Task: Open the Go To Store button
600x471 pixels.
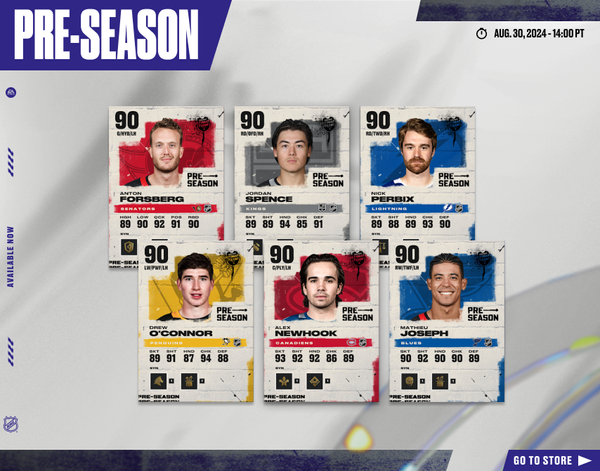Action: click(x=550, y=460)
